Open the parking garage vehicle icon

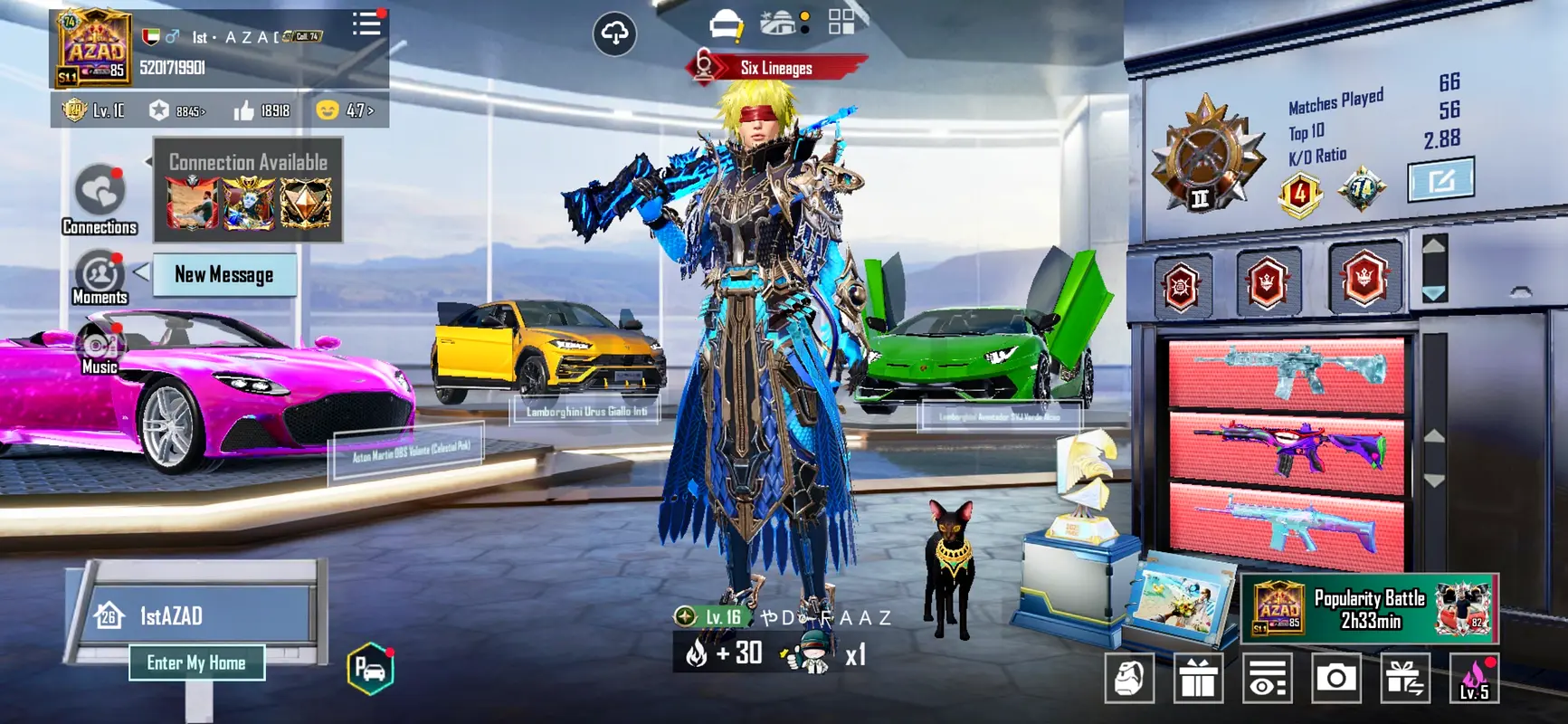click(370, 670)
